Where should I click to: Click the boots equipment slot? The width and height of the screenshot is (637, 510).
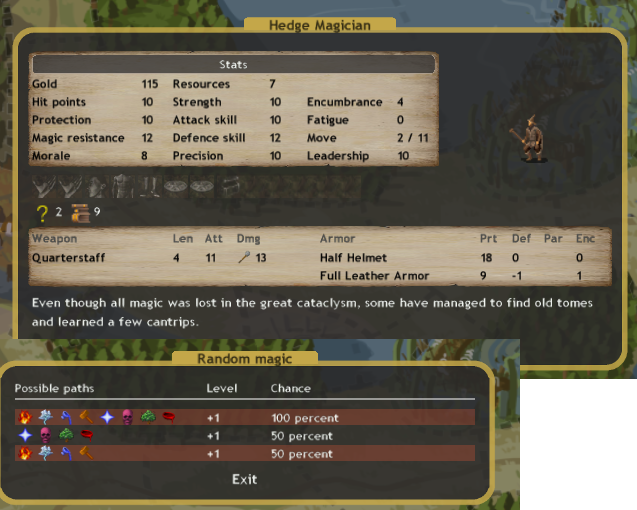(x=148, y=186)
